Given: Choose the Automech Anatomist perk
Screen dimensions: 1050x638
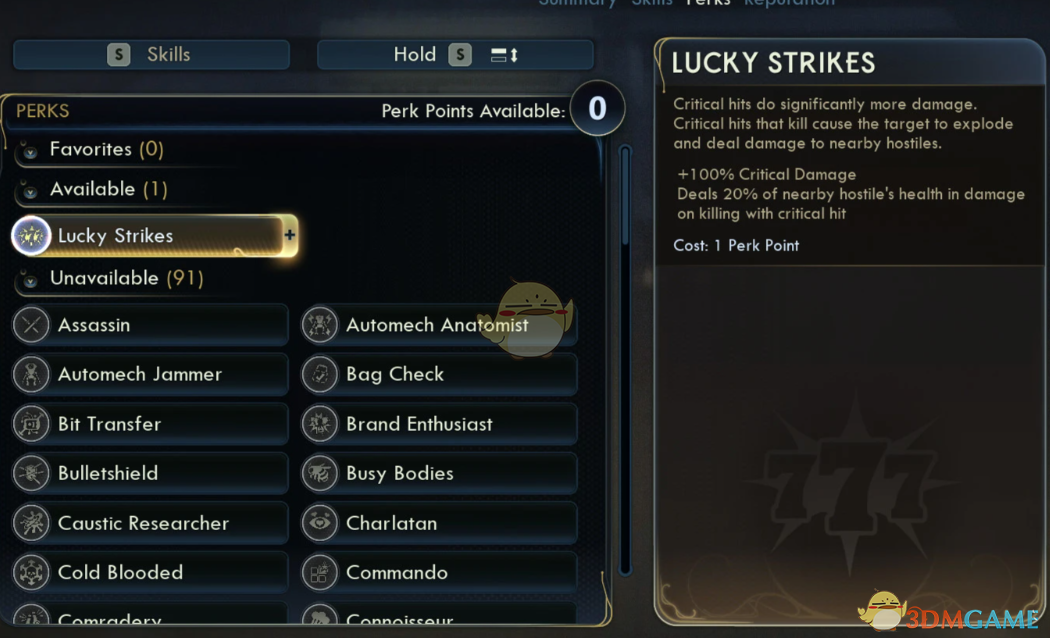Looking at the screenshot, I should (x=439, y=325).
